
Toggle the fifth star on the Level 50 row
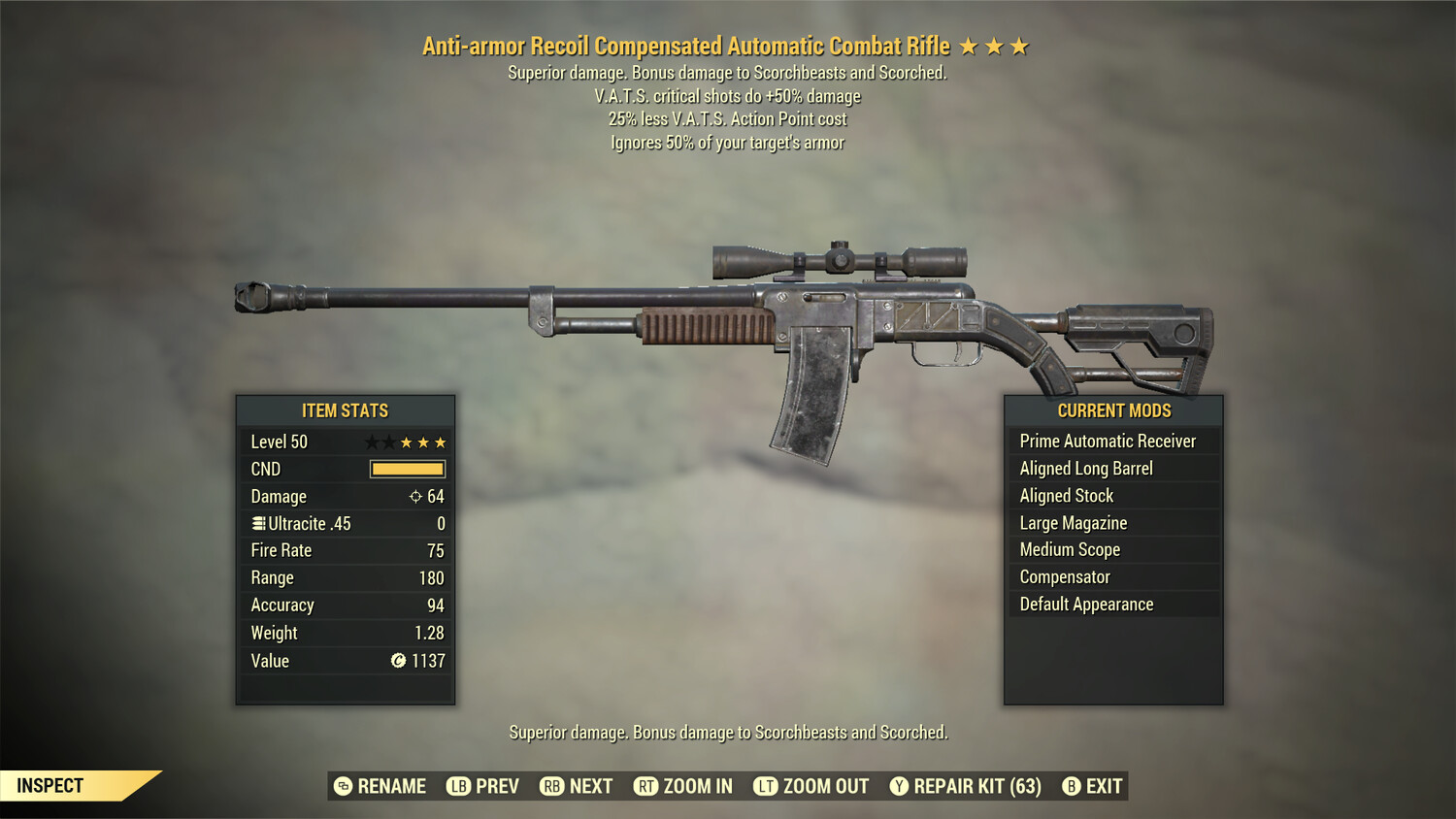442,442
